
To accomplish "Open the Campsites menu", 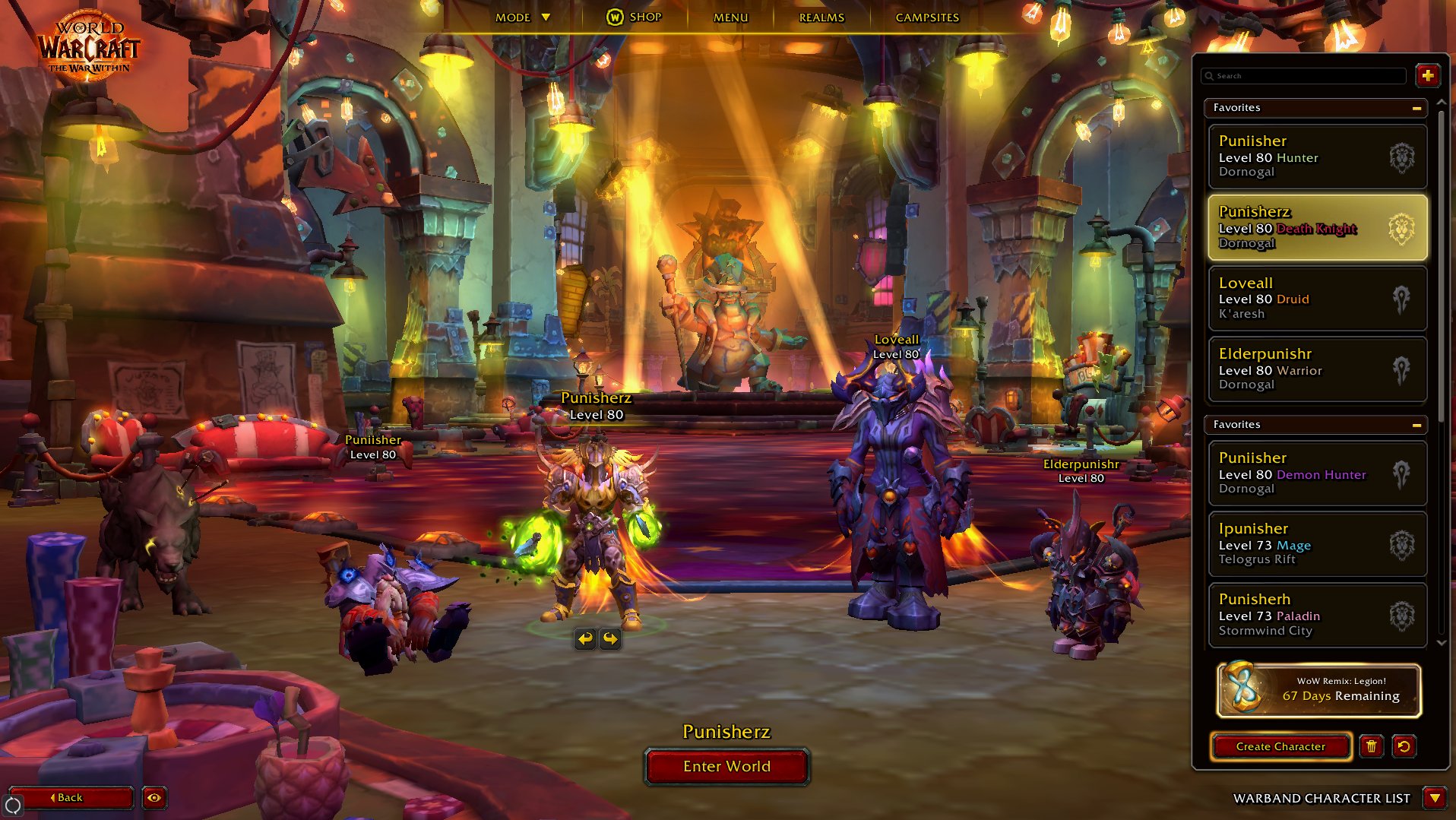I will pos(928,17).
